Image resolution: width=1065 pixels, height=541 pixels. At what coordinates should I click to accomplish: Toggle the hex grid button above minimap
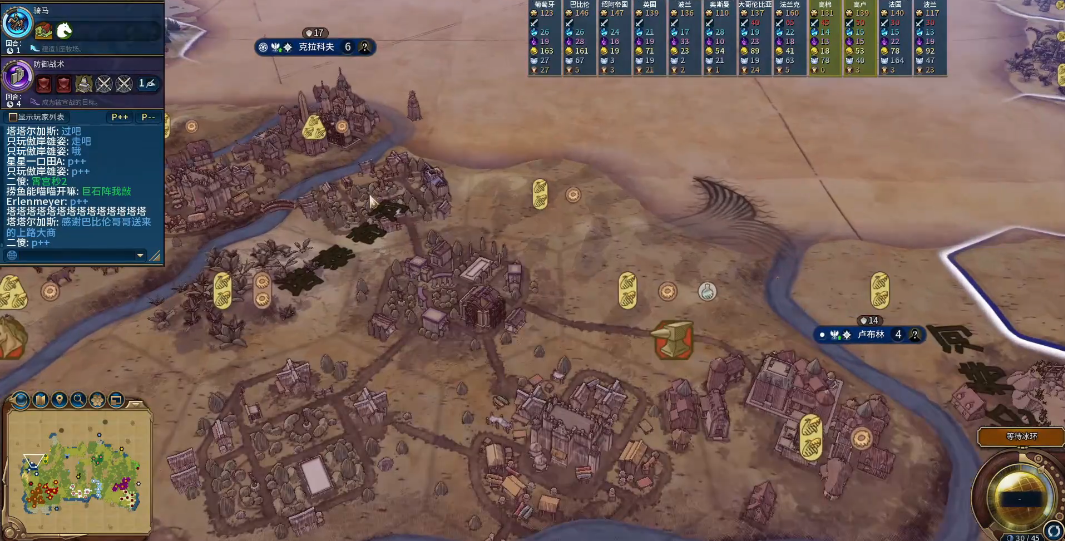[x=99, y=401]
